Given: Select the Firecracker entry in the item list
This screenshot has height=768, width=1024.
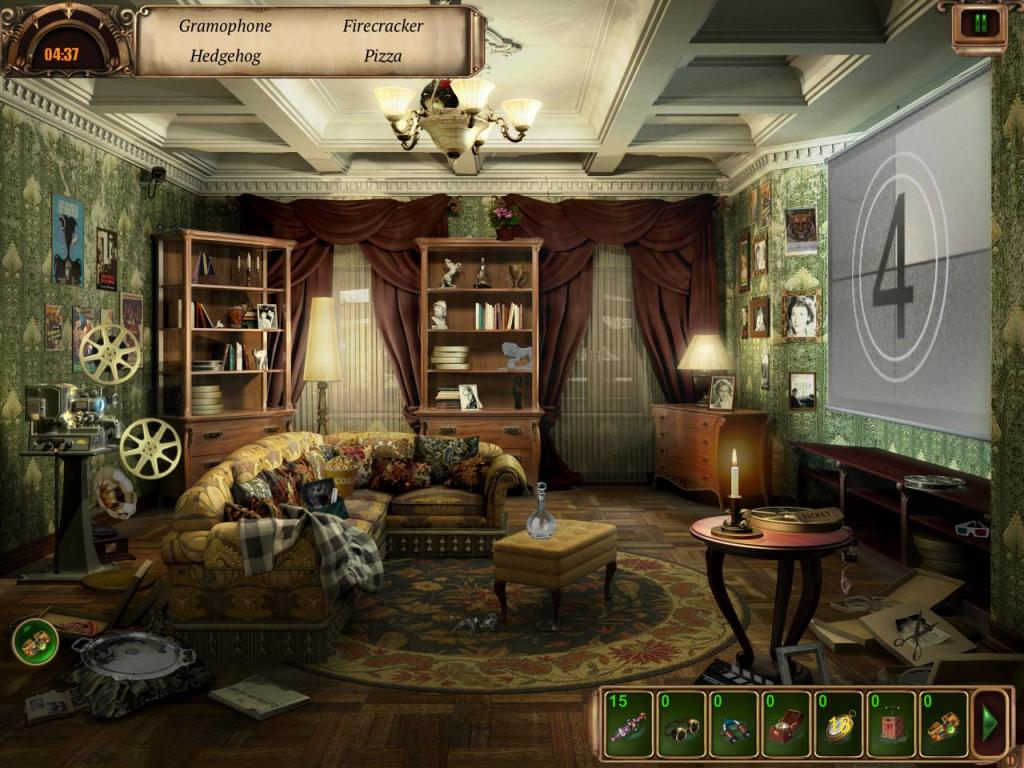Looking at the screenshot, I should [383, 26].
